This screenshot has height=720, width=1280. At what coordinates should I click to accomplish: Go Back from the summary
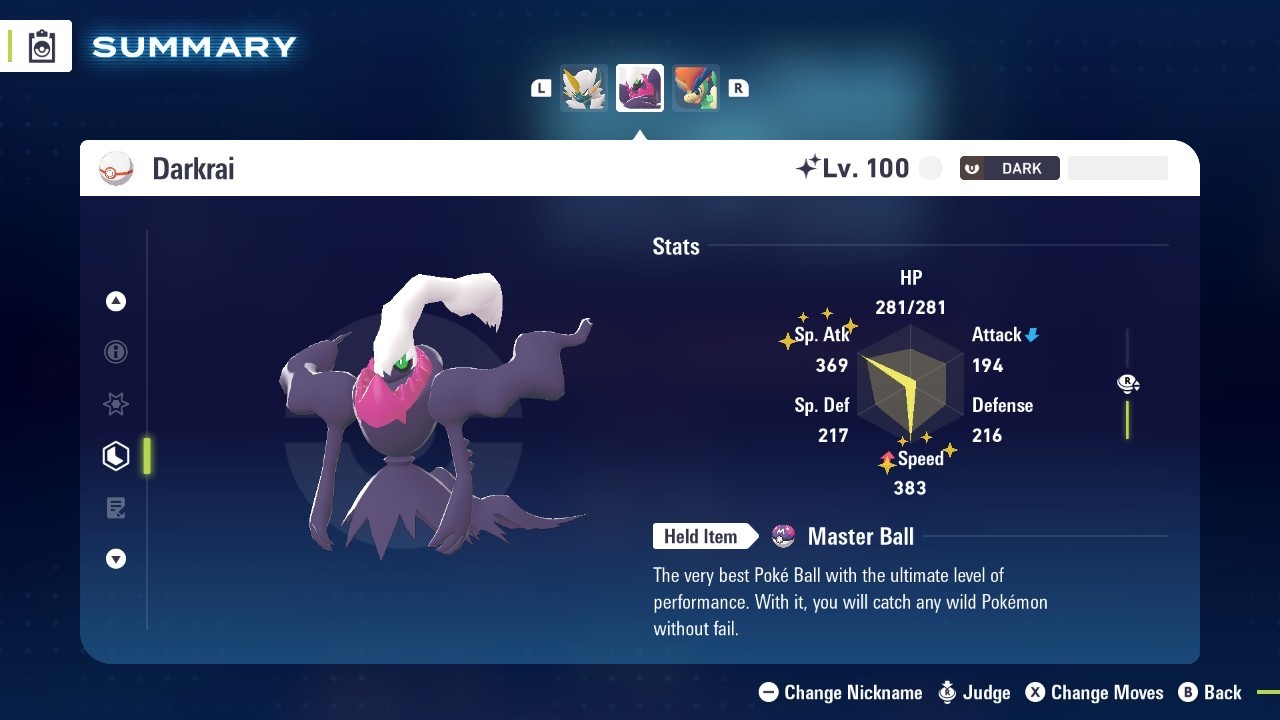click(x=1210, y=692)
